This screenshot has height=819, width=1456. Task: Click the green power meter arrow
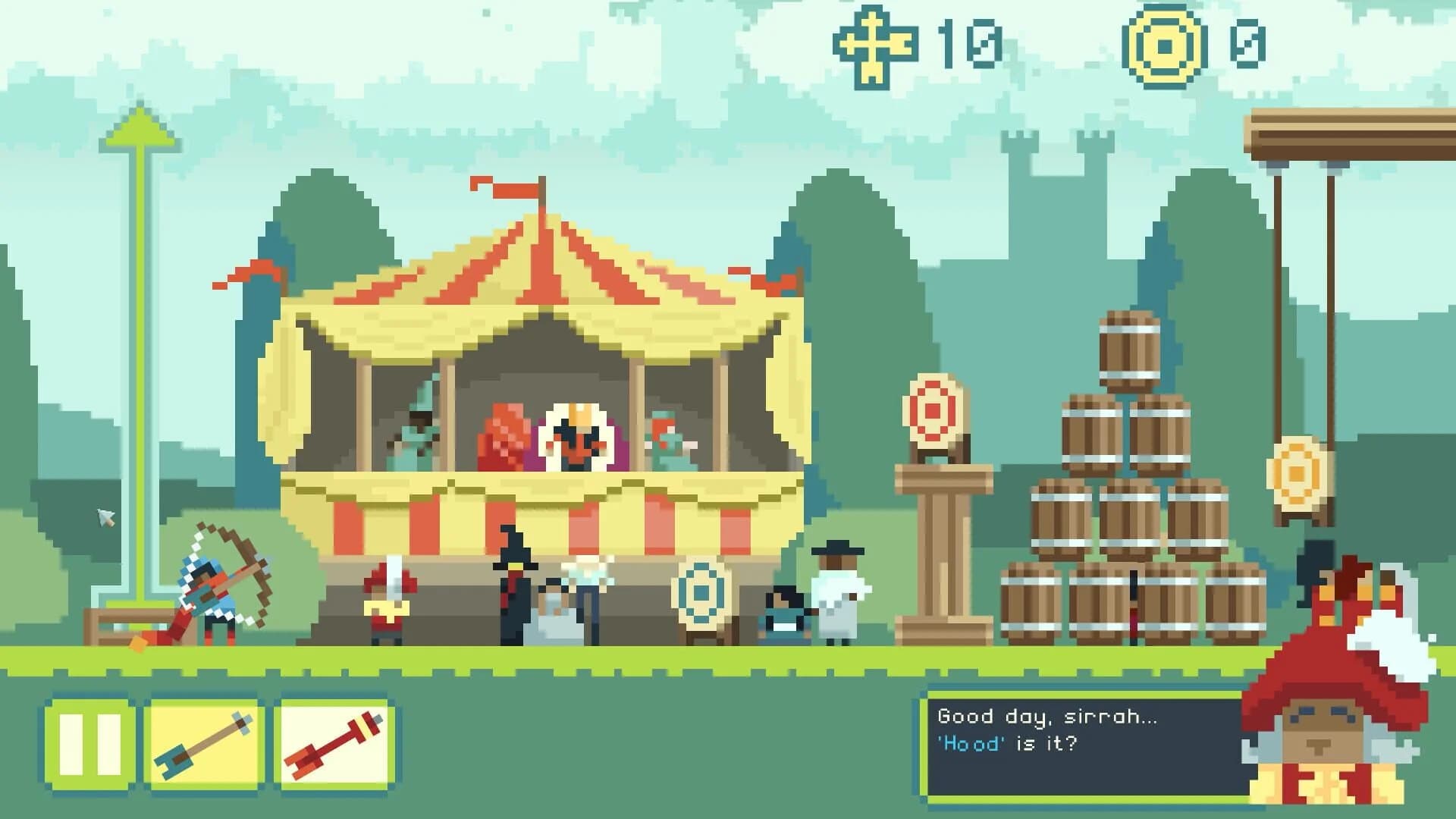(140, 129)
